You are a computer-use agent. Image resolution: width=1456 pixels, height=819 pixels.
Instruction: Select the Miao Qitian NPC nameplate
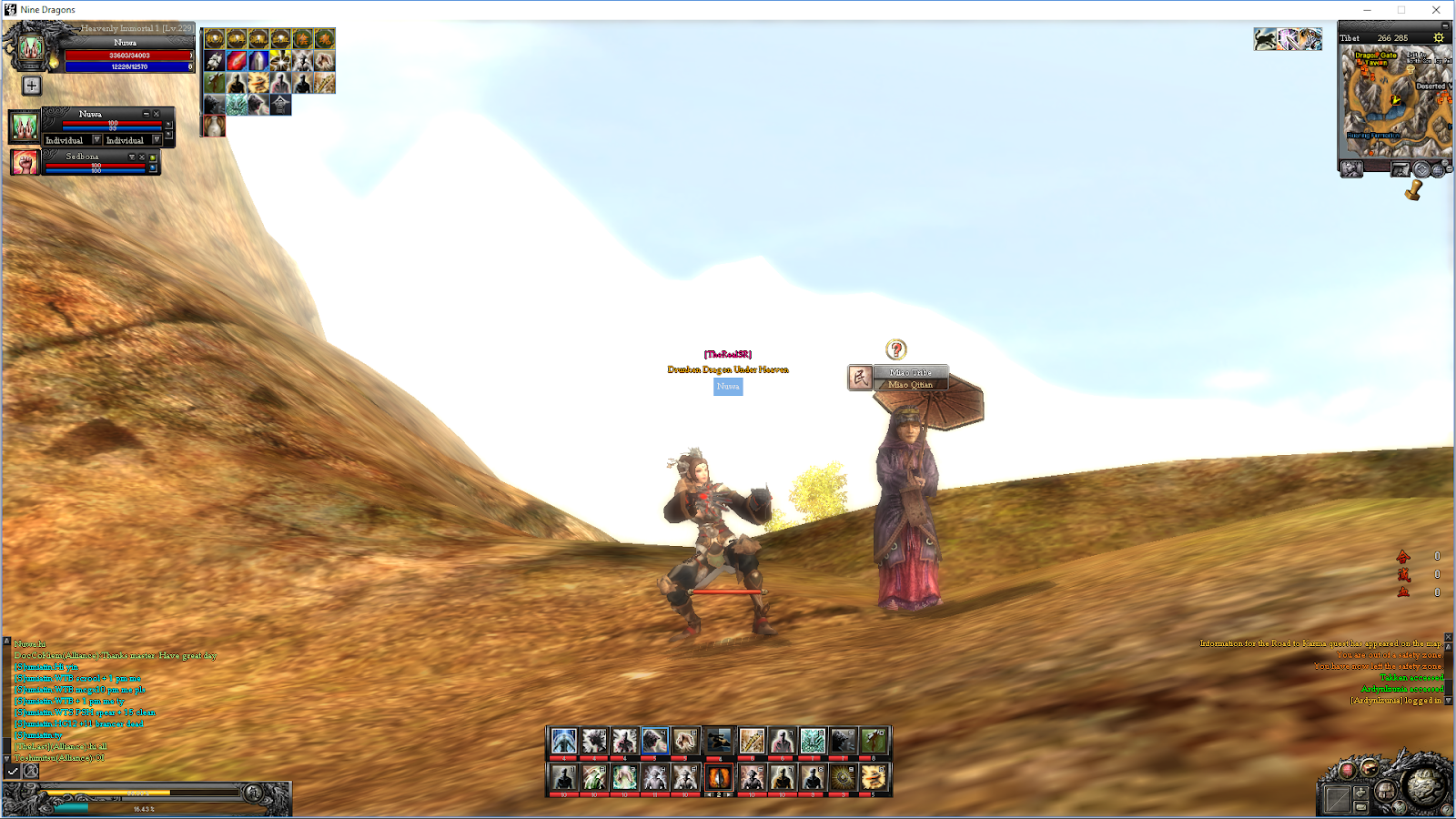909,384
